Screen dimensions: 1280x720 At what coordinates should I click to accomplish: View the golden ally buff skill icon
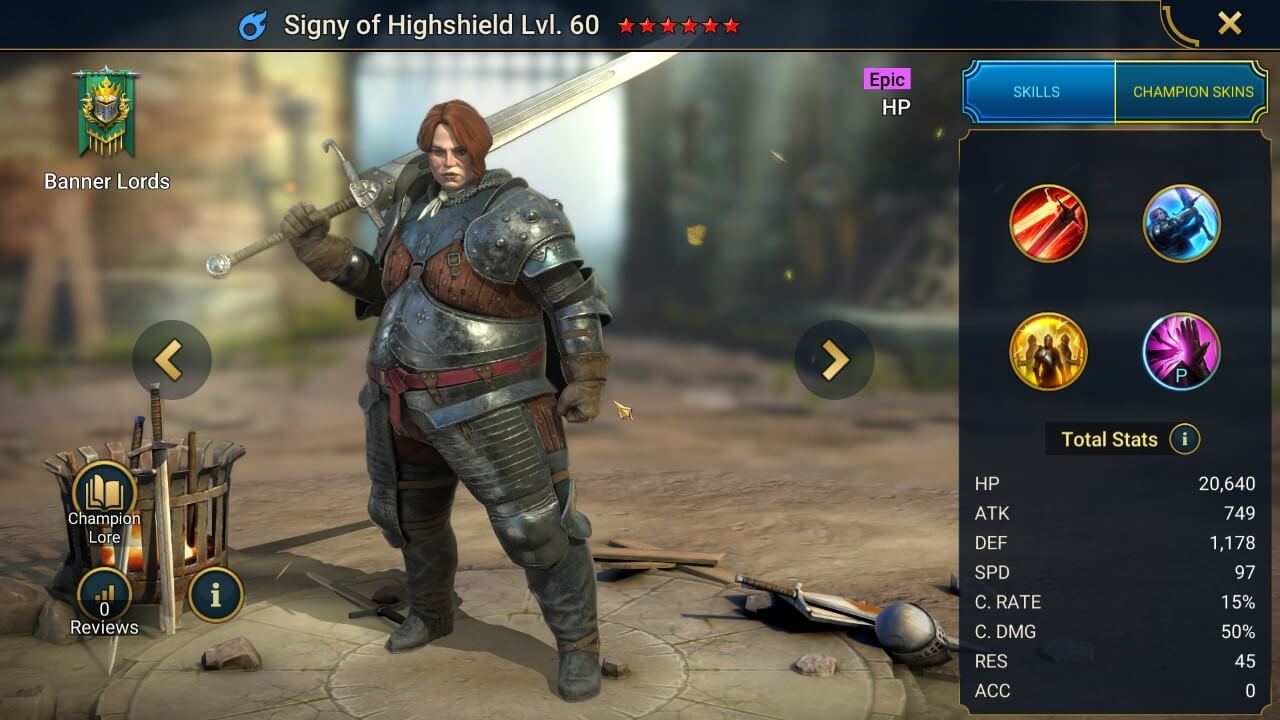pos(1049,352)
